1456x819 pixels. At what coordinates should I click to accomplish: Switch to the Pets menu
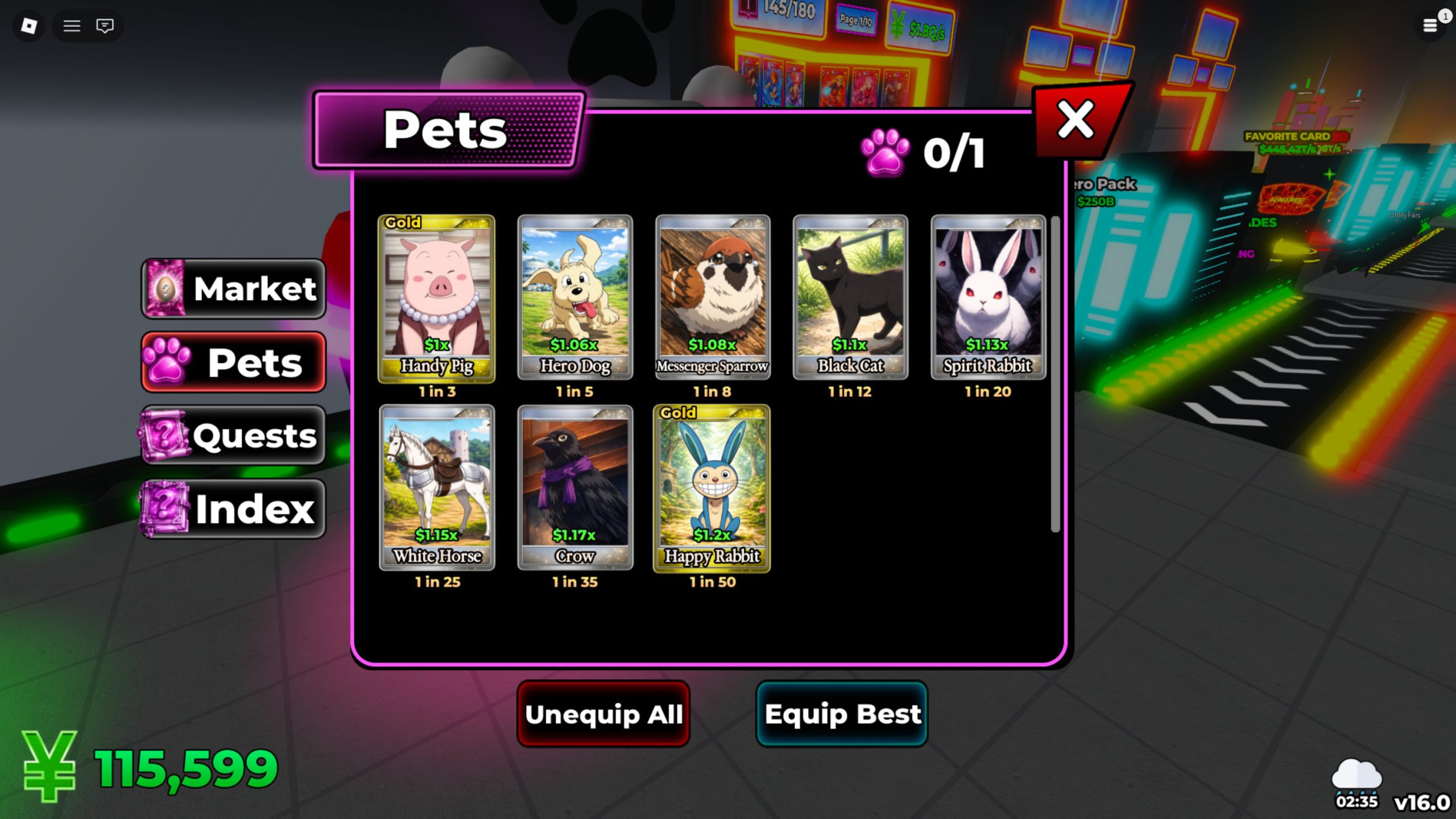tap(234, 362)
